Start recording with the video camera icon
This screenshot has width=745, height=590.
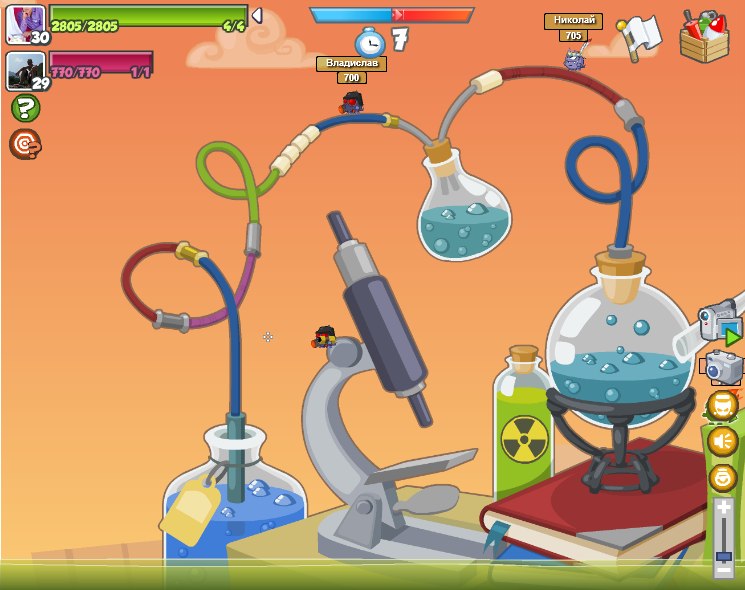tap(720, 322)
